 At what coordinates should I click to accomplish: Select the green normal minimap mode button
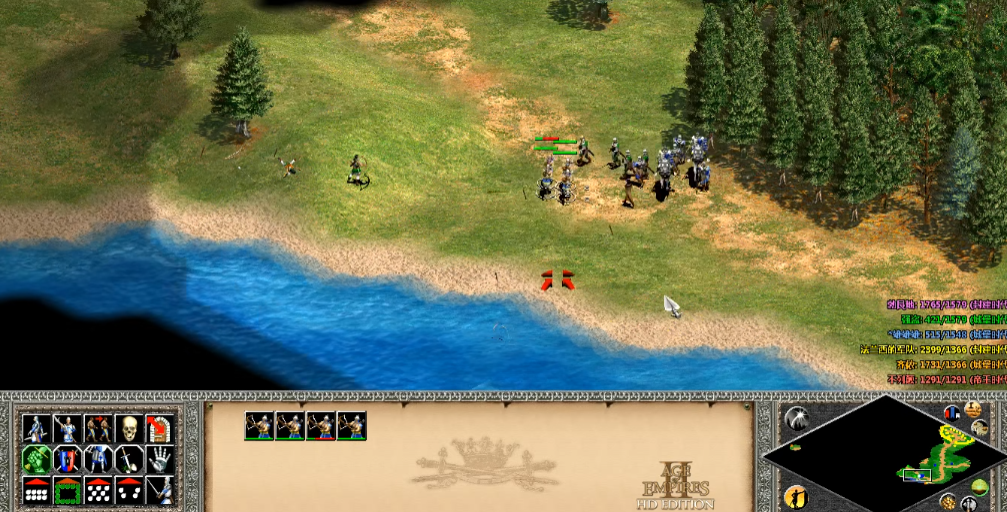point(978,486)
